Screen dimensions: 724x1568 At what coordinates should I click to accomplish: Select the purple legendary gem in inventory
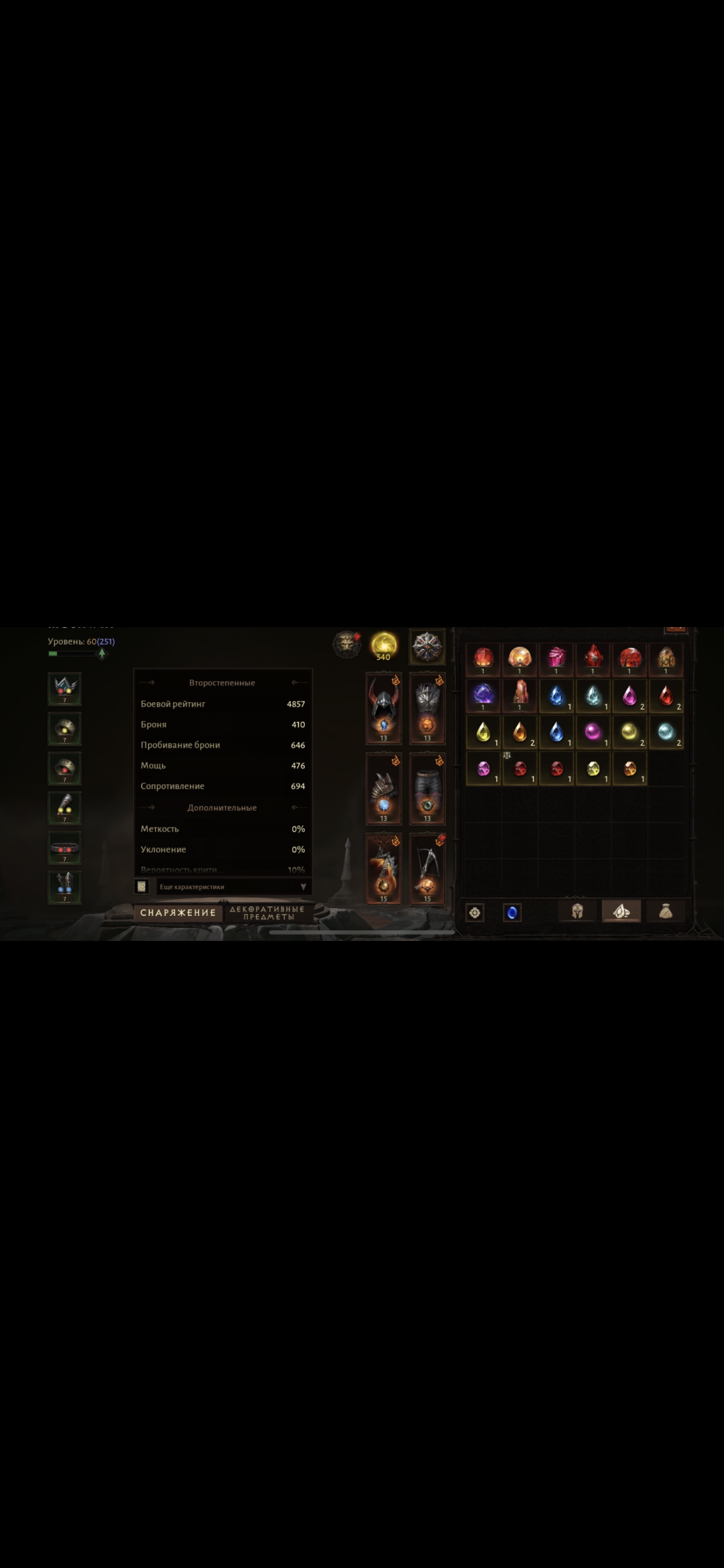pos(483,695)
